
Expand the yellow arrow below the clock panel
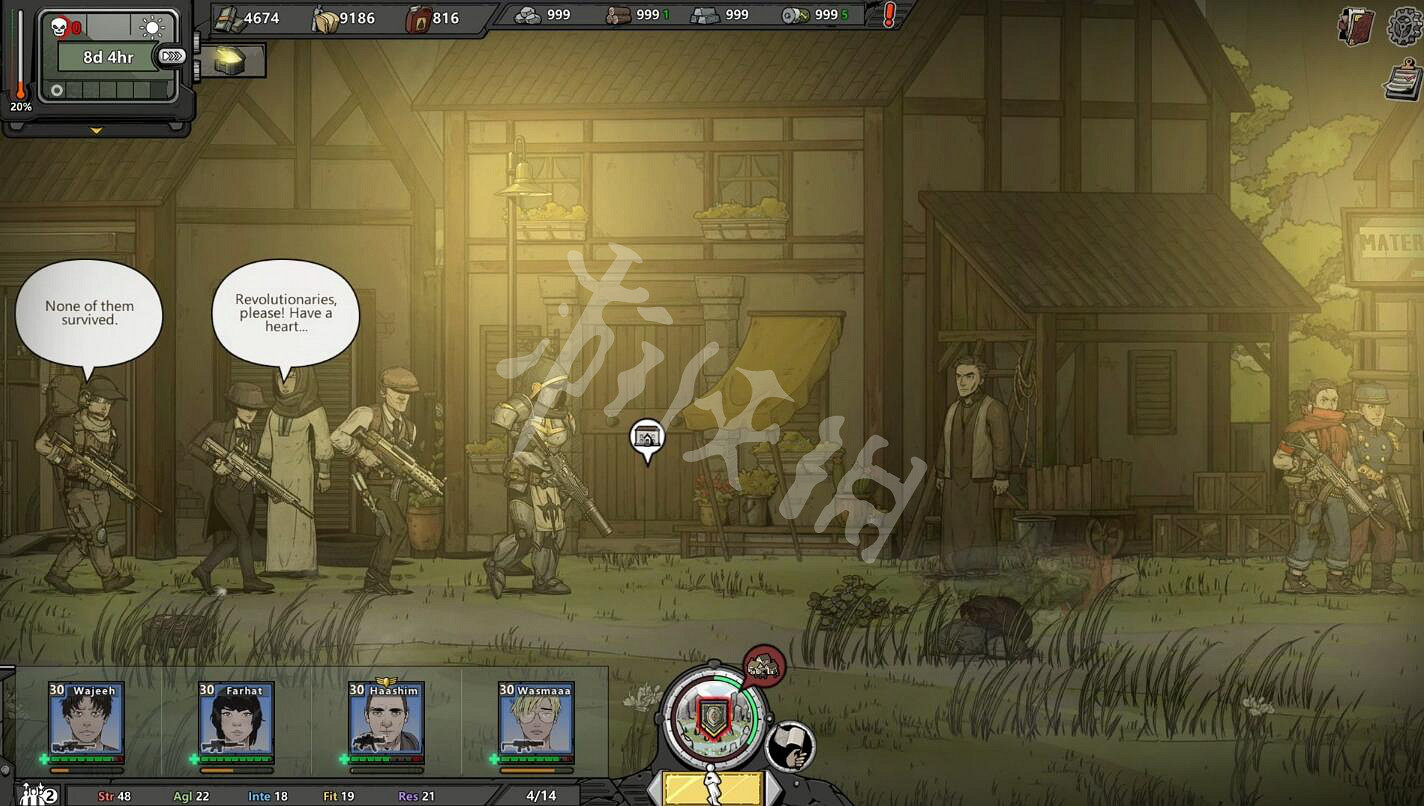point(97,130)
